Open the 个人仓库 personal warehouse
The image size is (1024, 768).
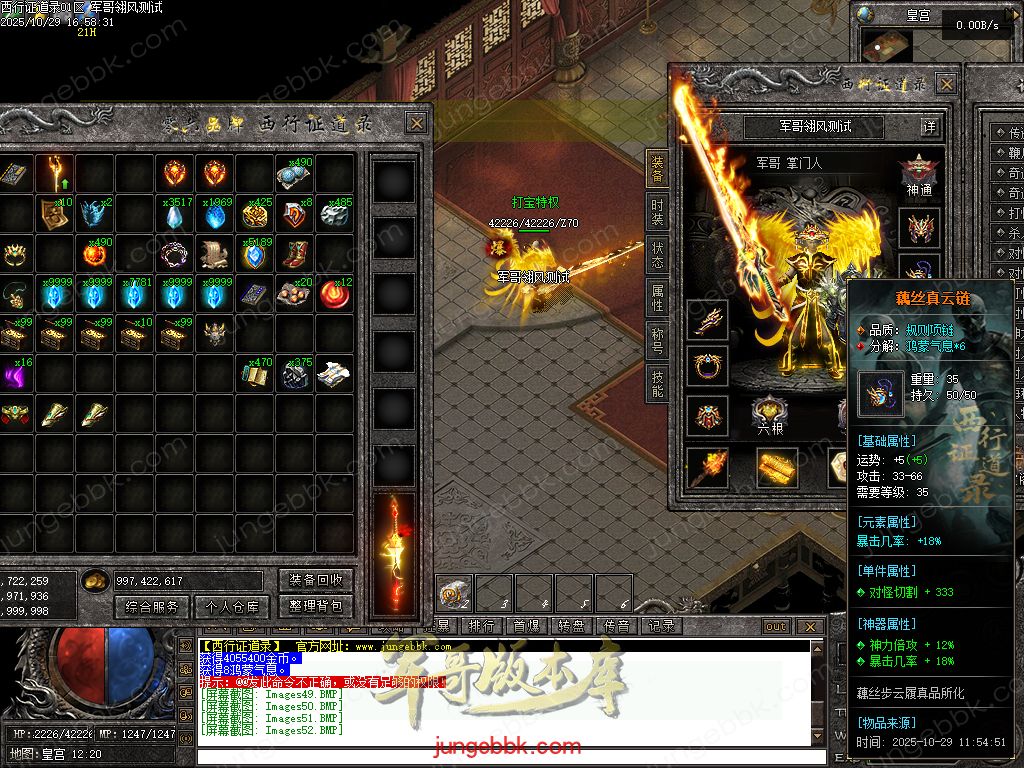(232, 606)
